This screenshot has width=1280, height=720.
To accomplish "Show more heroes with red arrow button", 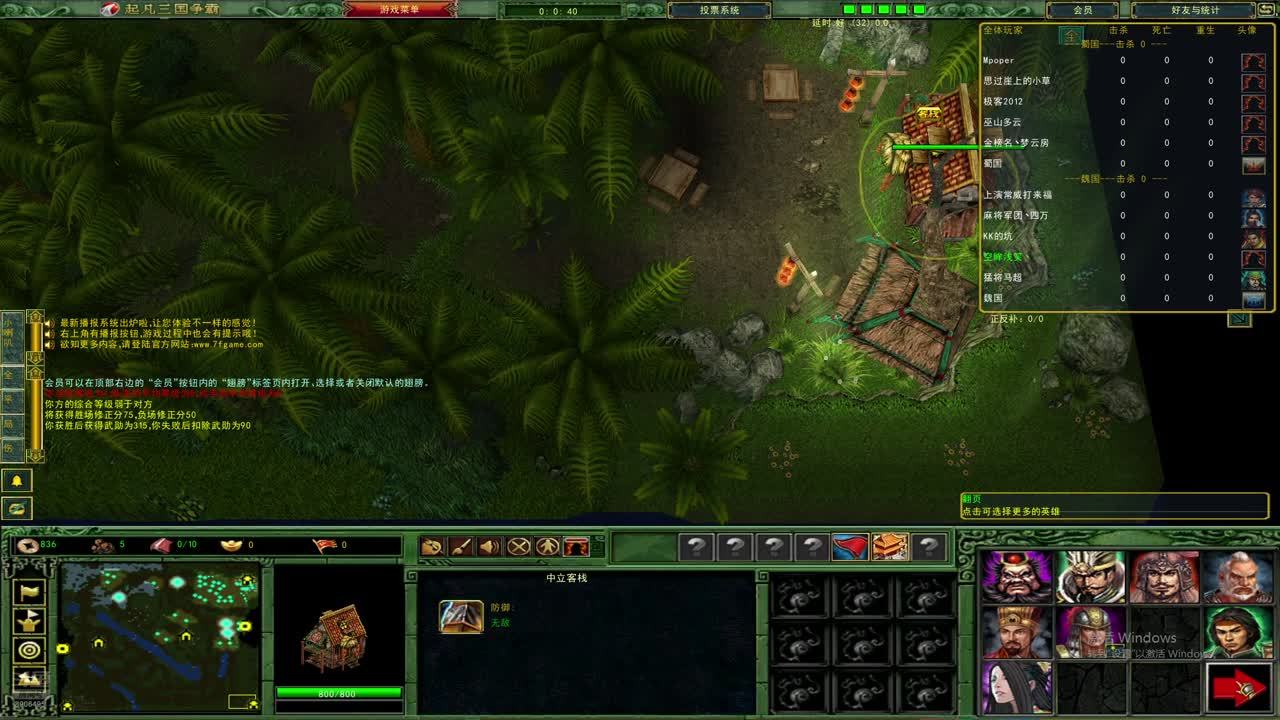I will (1238, 687).
